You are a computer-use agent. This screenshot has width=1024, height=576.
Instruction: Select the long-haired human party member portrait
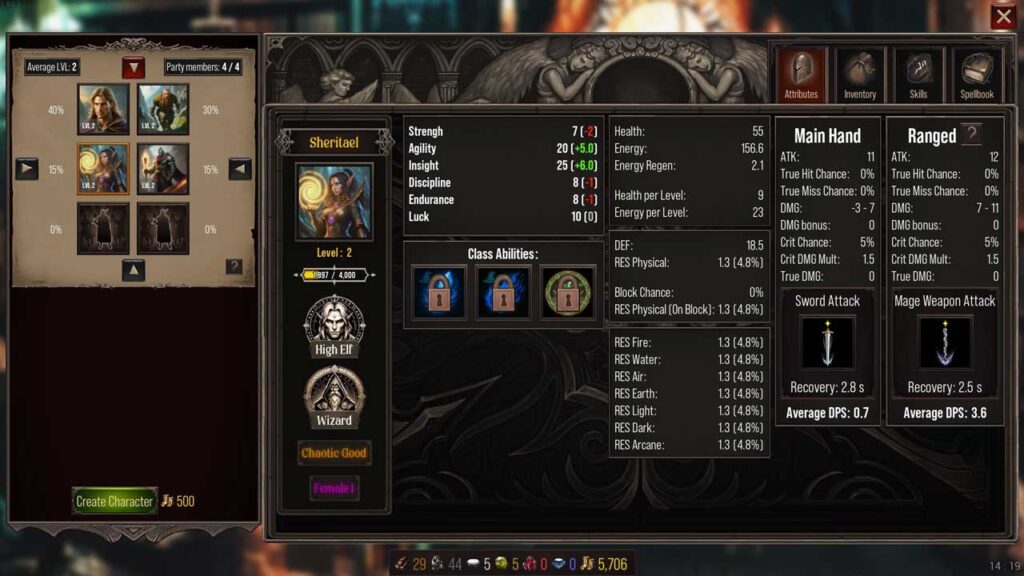(103, 109)
